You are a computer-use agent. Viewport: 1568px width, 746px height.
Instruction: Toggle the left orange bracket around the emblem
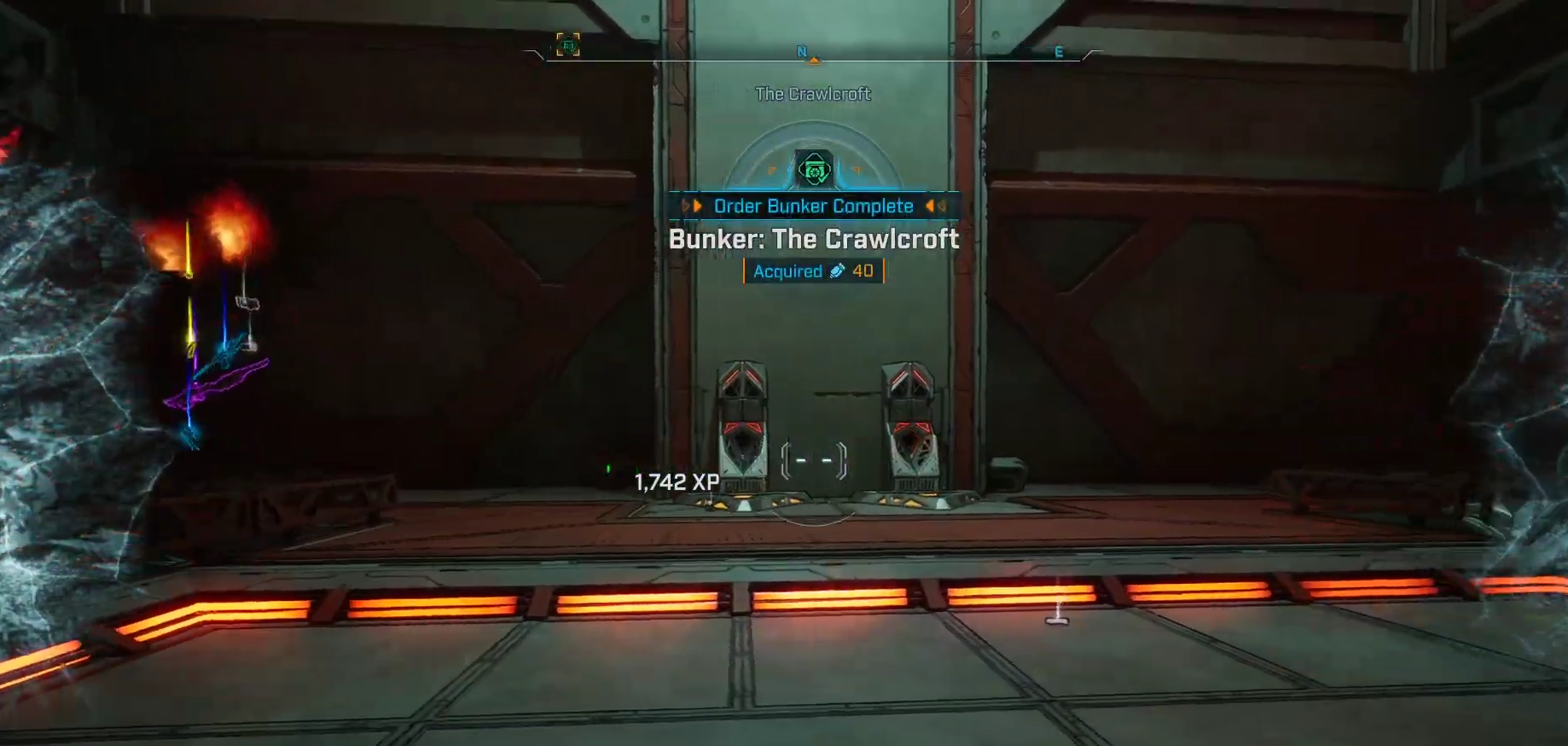(x=772, y=170)
